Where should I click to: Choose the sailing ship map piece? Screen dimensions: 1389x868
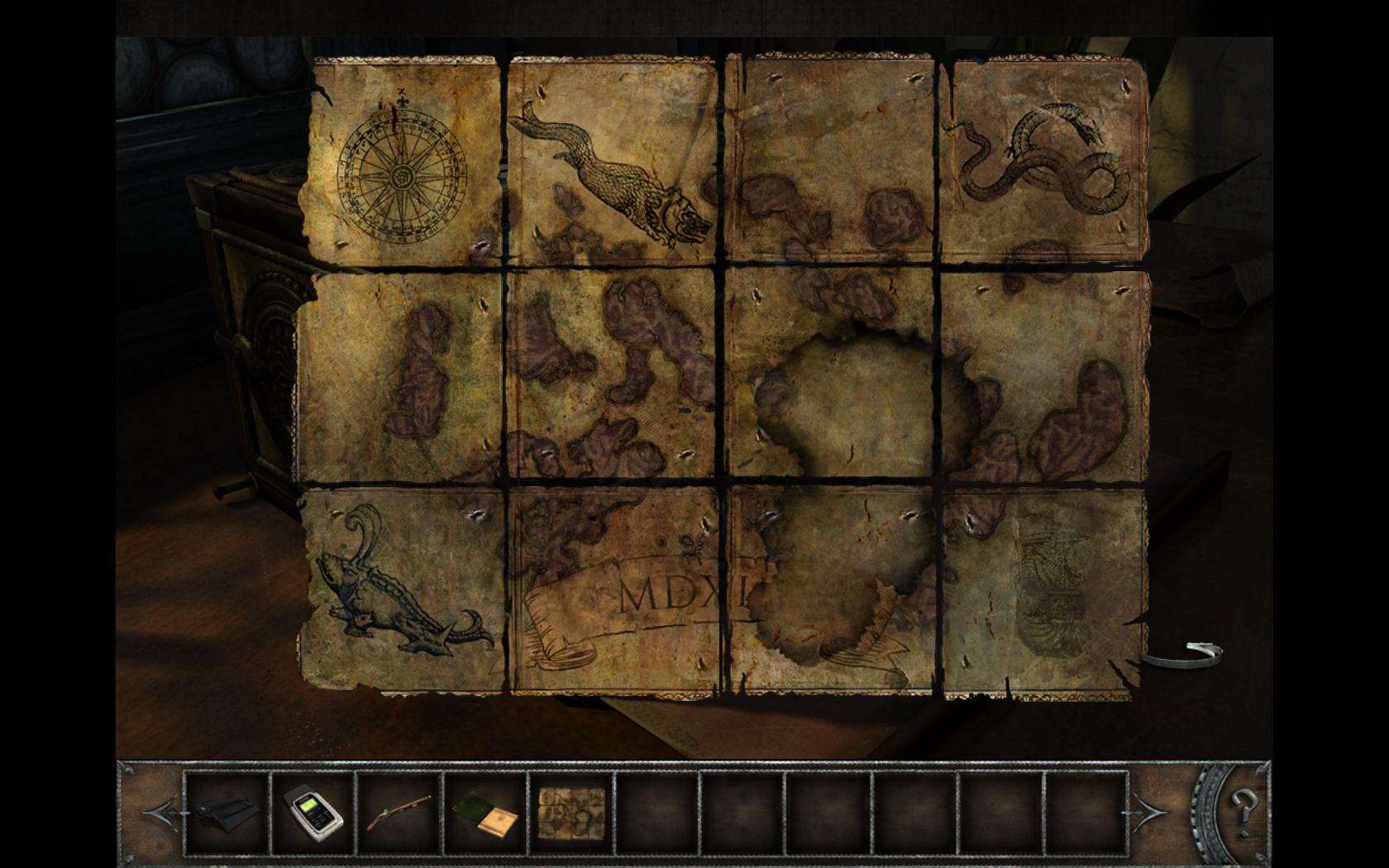click(1046, 591)
